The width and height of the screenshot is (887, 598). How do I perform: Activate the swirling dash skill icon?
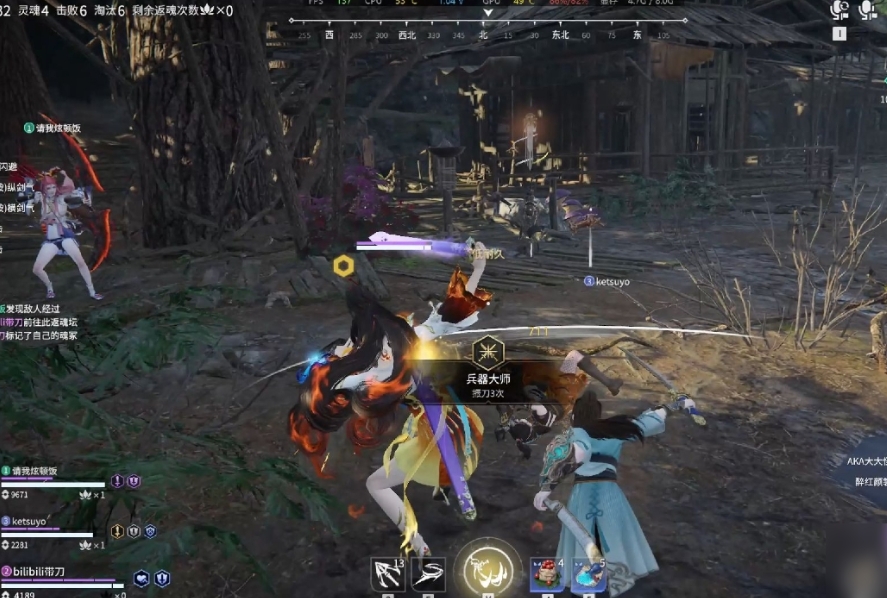[427, 574]
